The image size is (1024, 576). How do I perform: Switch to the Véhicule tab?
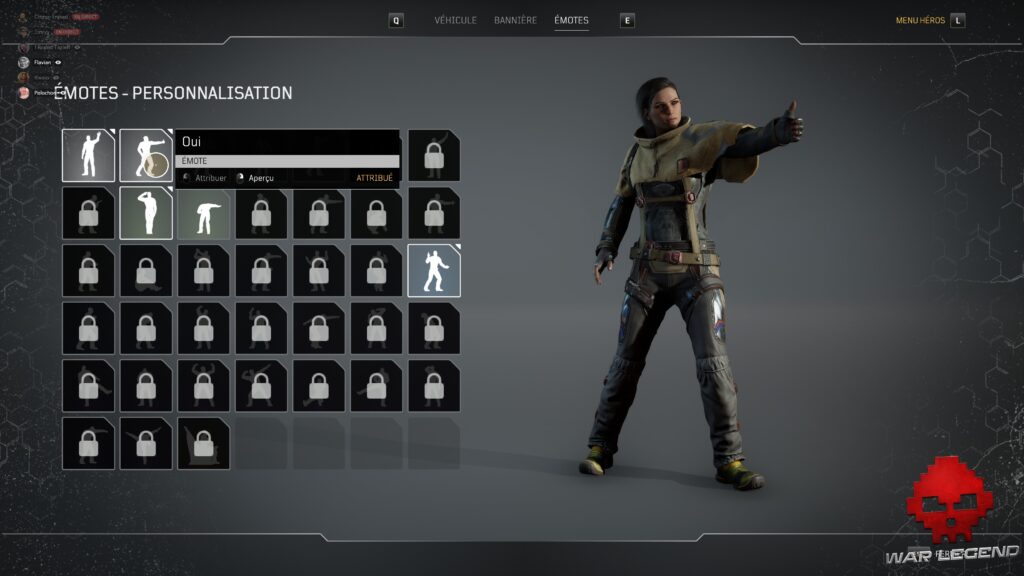tap(455, 20)
